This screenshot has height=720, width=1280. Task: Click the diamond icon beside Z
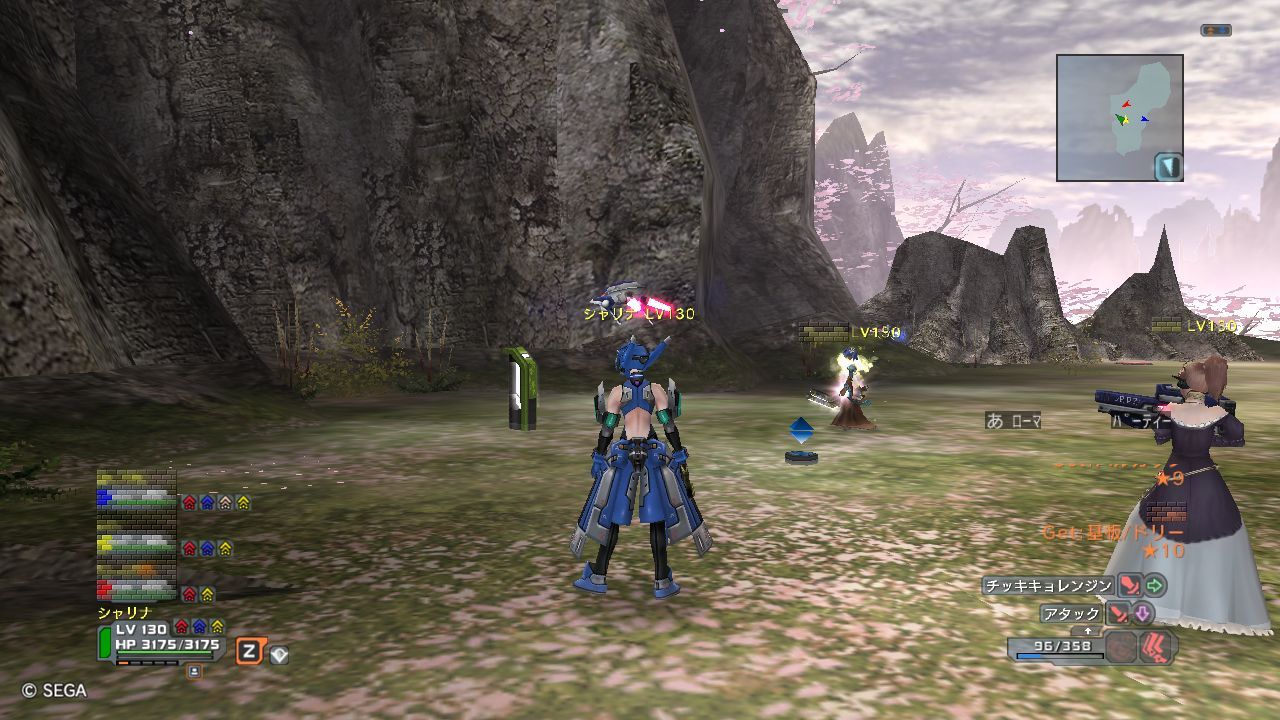[278, 655]
